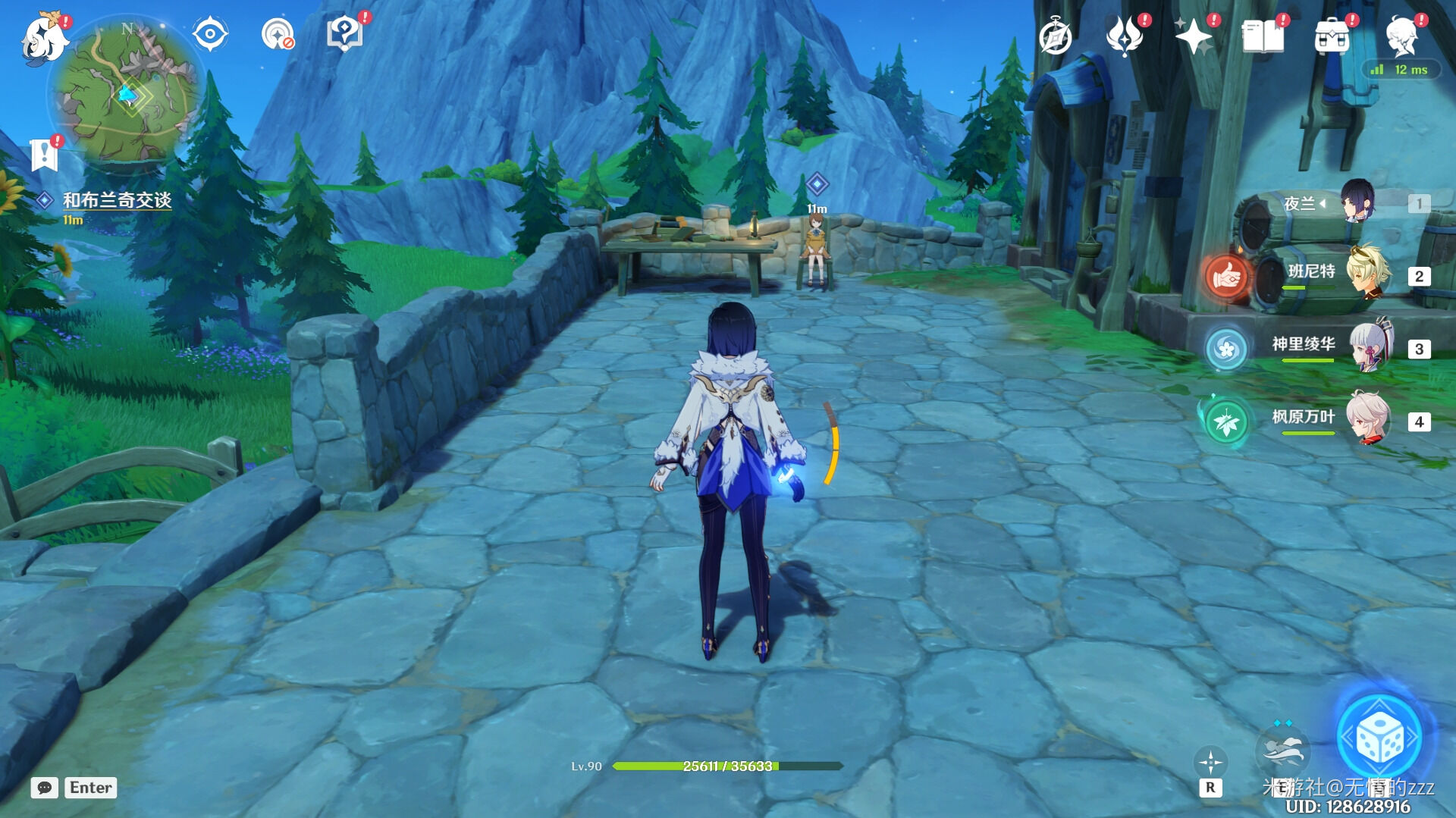
Task: Activate the blue dice elemental burst
Action: (x=1380, y=737)
